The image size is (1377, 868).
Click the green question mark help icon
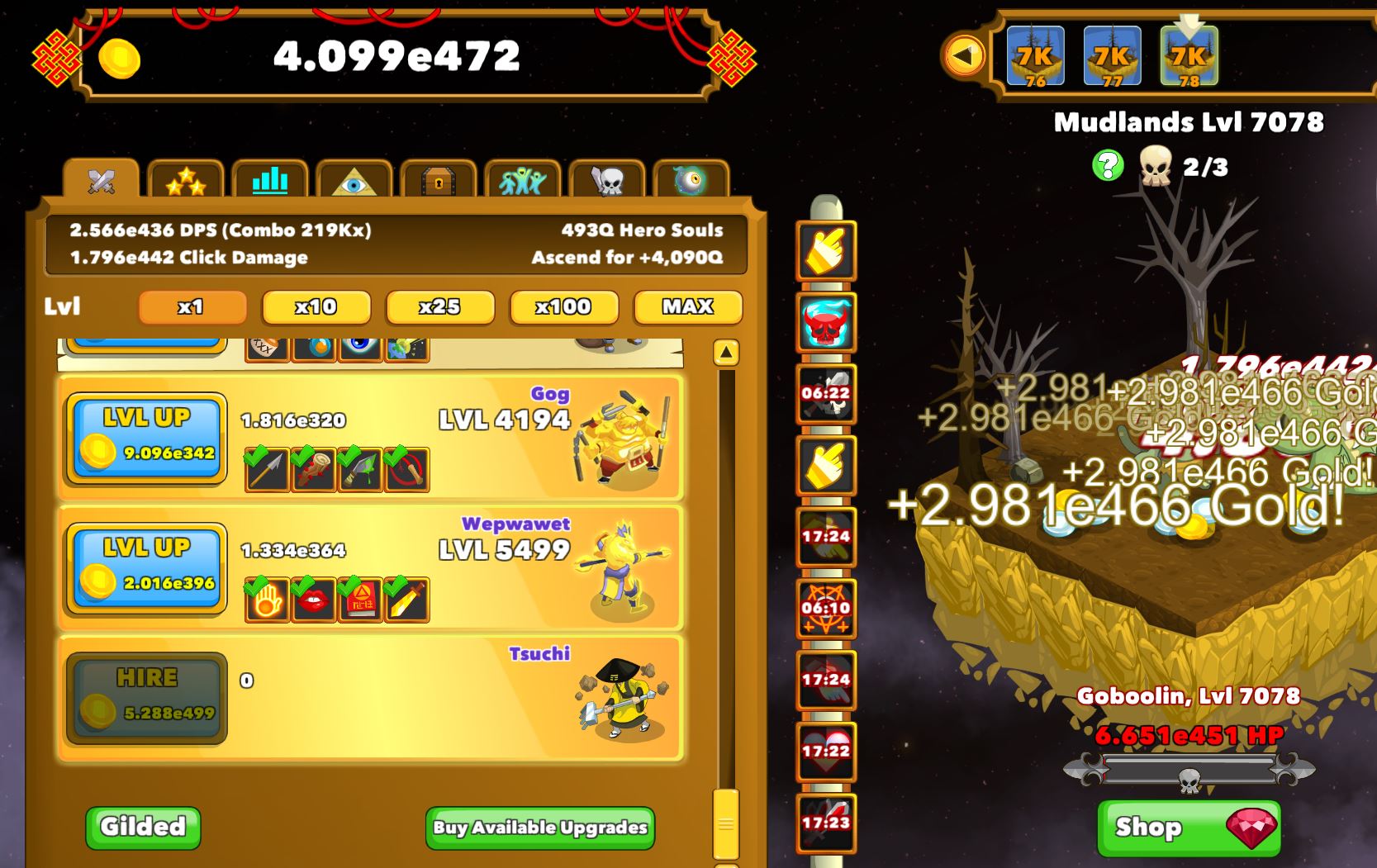pyautogui.click(x=1108, y=166)
